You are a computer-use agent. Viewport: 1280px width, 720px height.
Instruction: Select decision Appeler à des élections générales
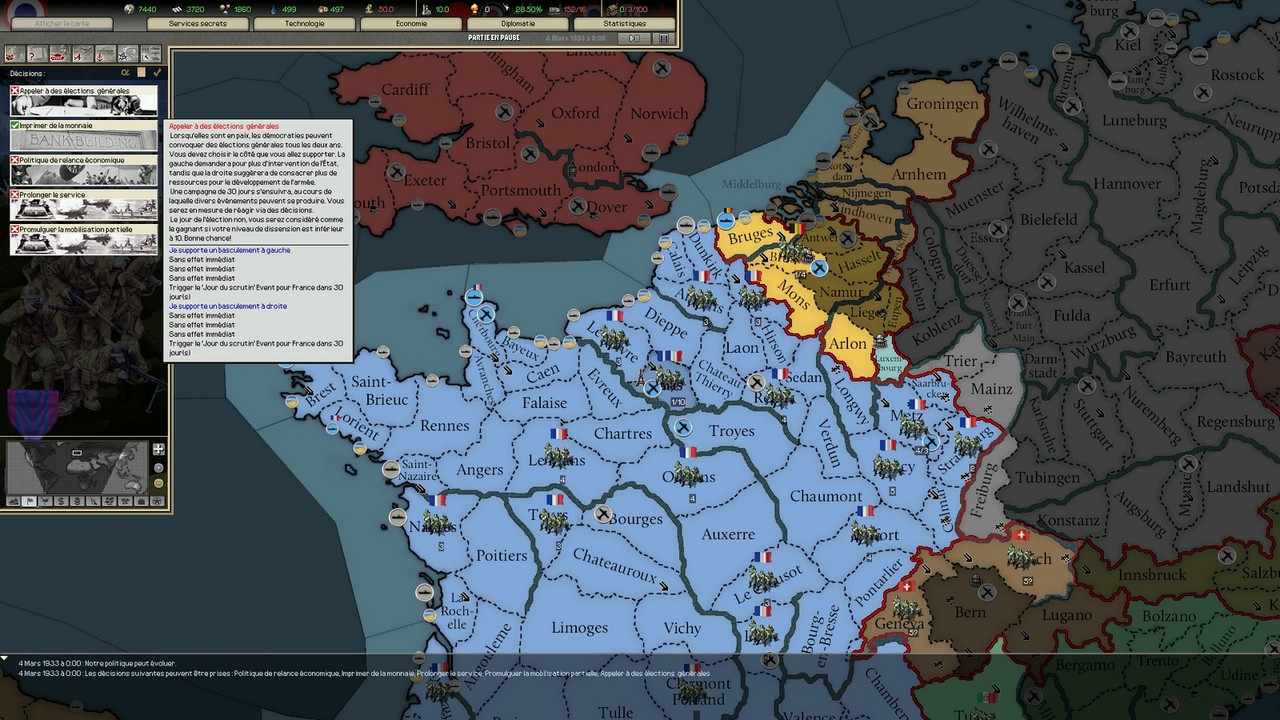(x=84, y=100)
